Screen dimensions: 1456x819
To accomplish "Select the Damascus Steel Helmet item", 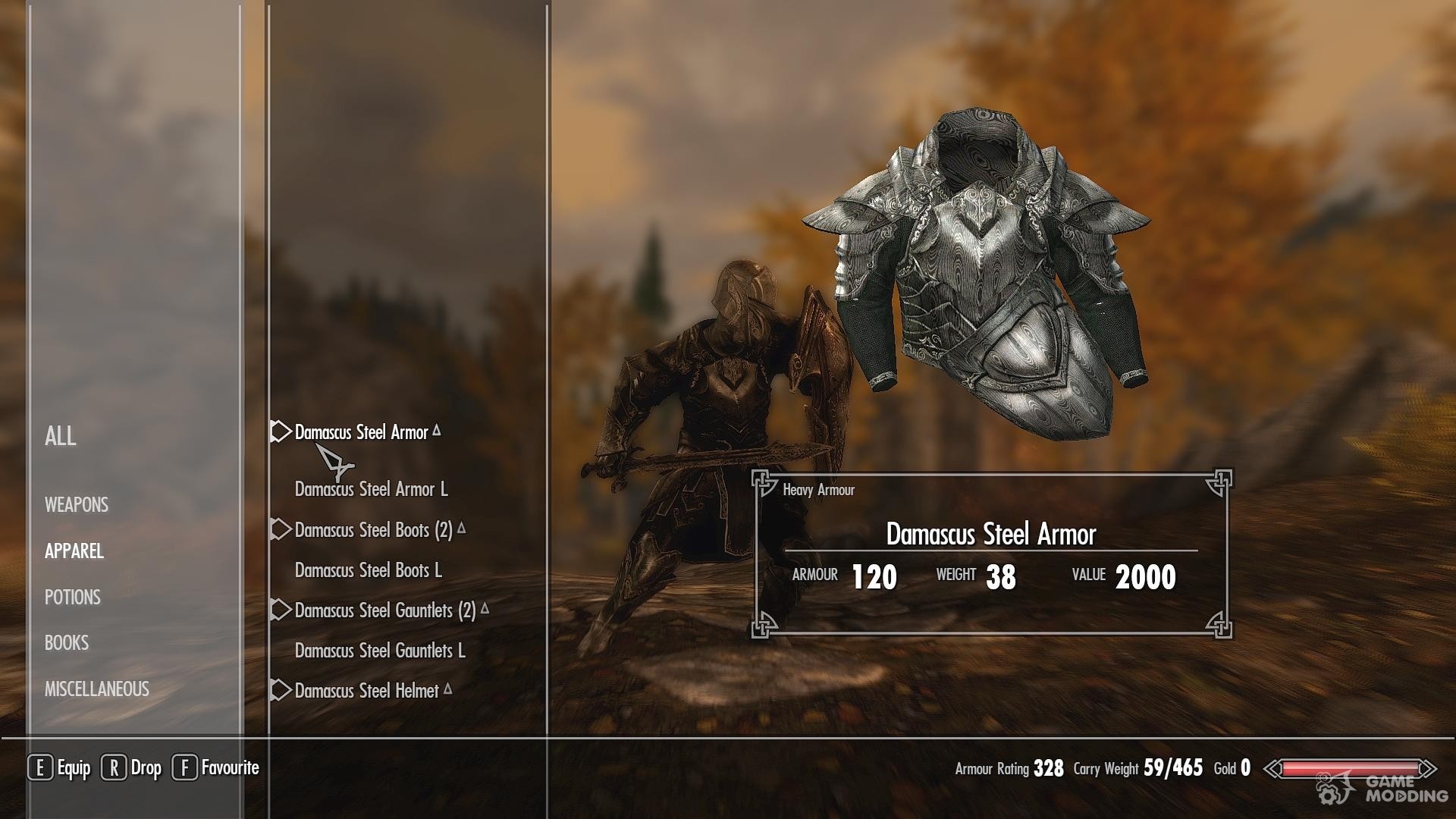I will pos(366,691).
